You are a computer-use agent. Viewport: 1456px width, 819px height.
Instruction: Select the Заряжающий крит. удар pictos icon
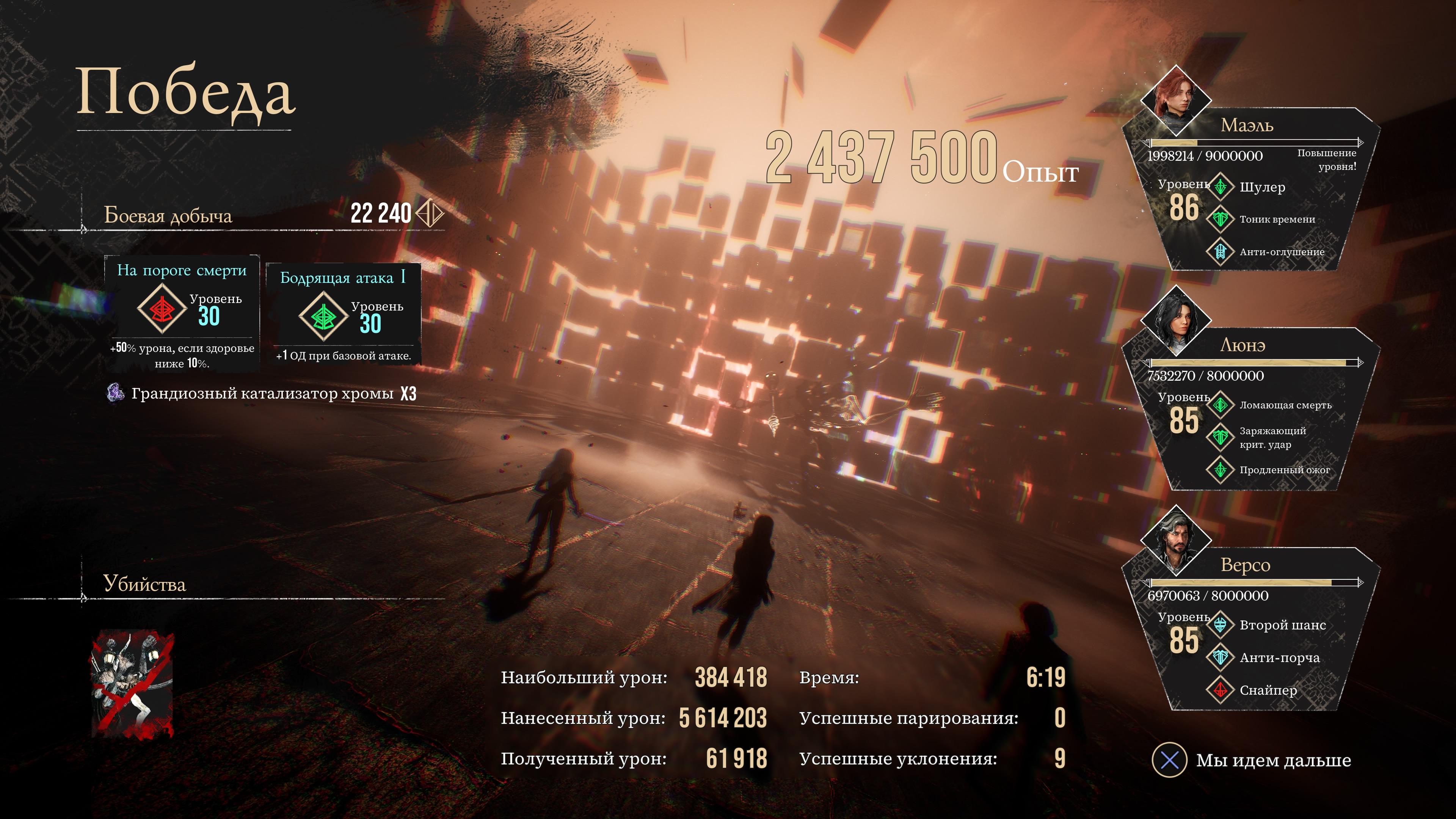coord(1221,437)
